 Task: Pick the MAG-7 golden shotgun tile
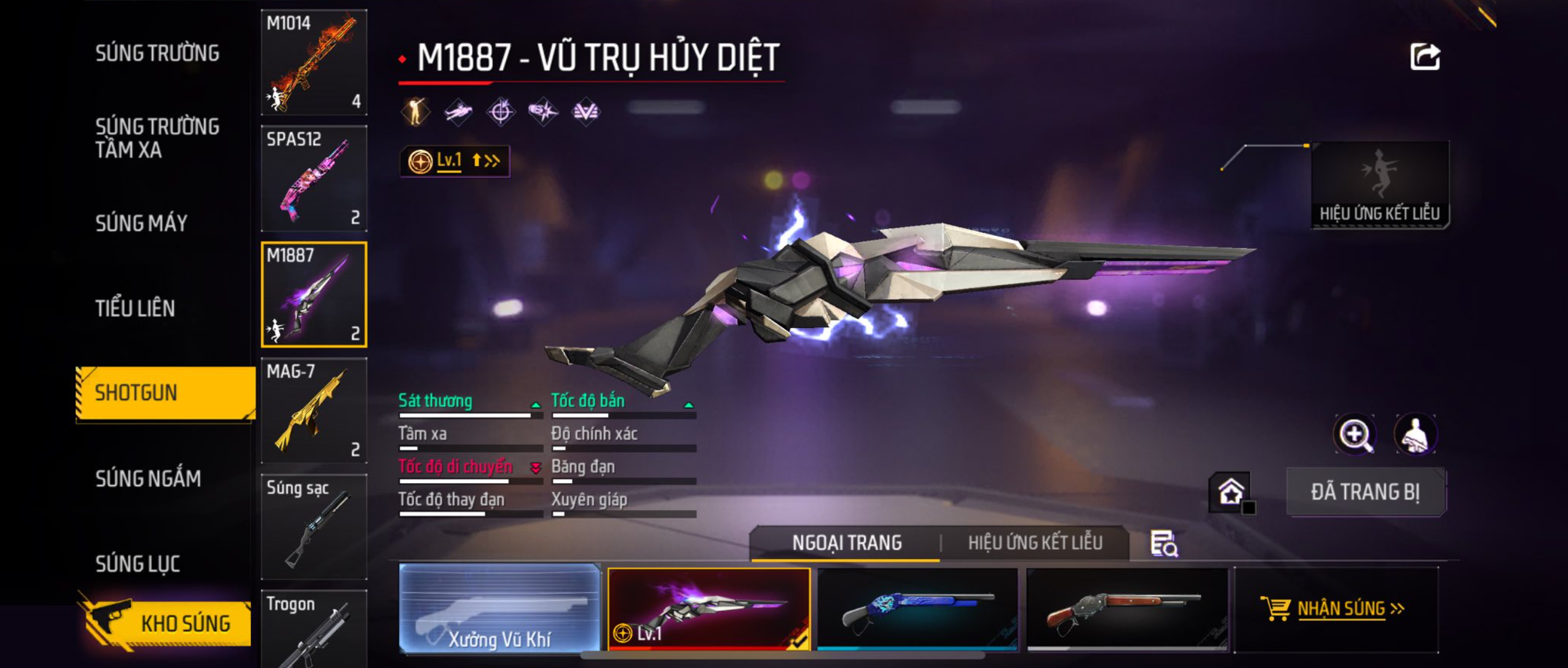pyautogui.click(x=314, y=411)
